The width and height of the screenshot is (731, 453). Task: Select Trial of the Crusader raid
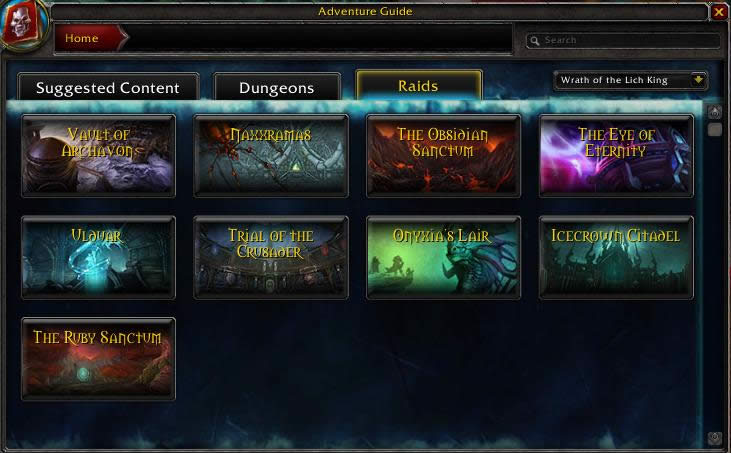tap(271, 257)
